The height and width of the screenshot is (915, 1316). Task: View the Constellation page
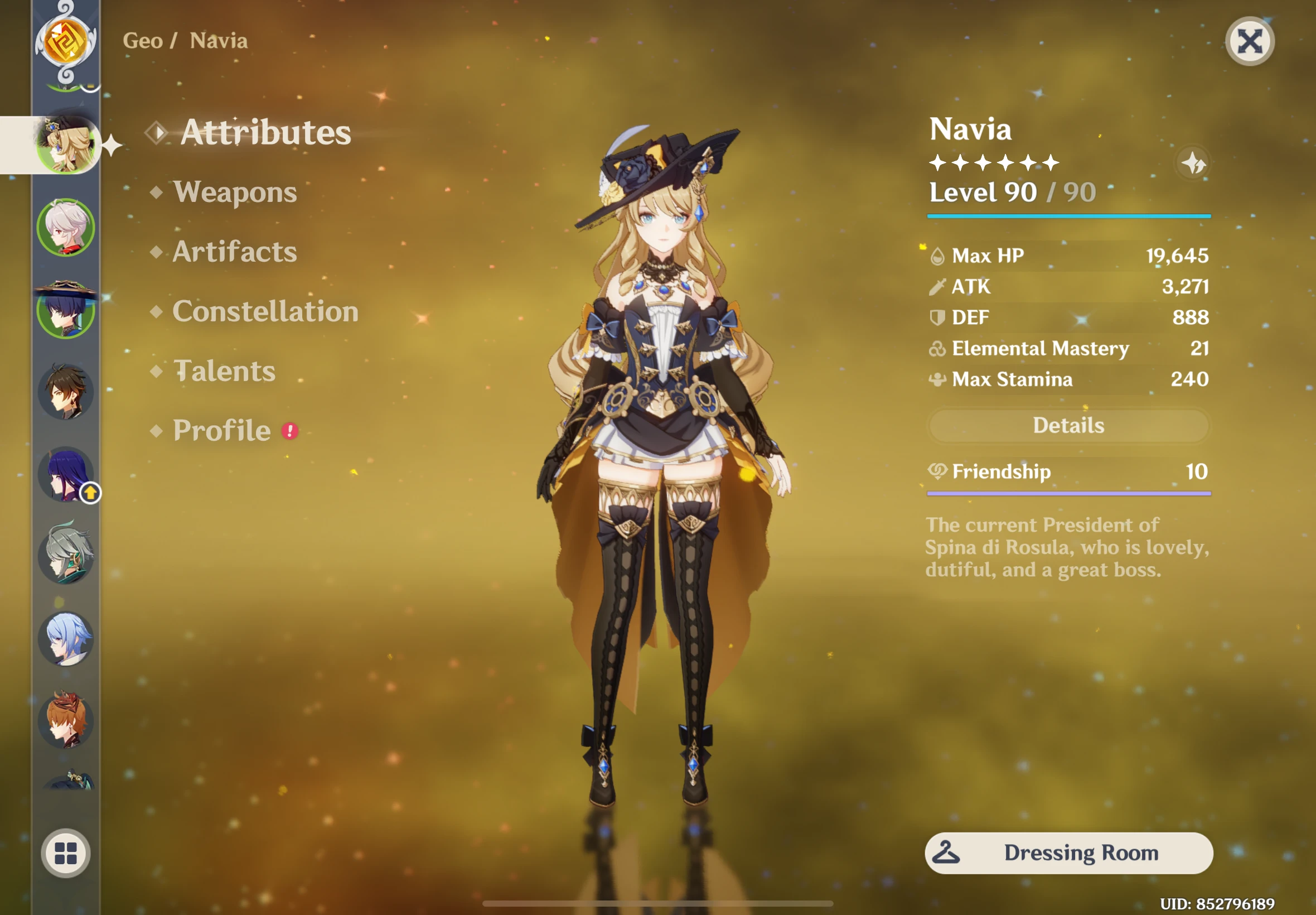(x=265, y=311)
